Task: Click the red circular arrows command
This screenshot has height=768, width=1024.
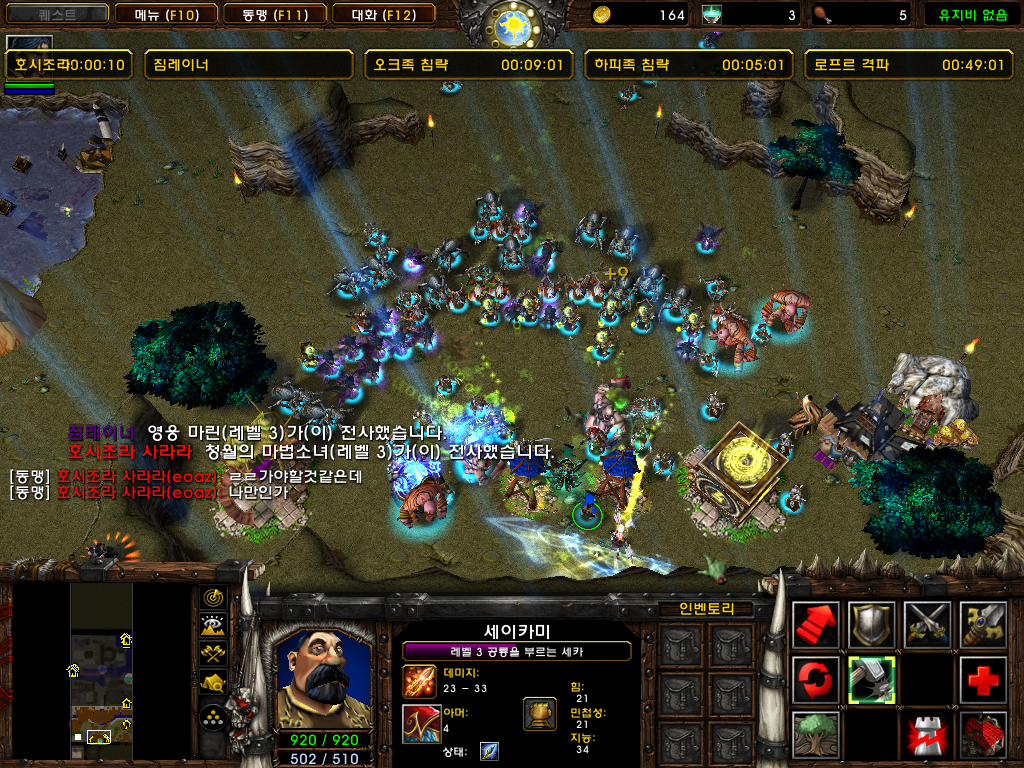Action: (815, 680)
